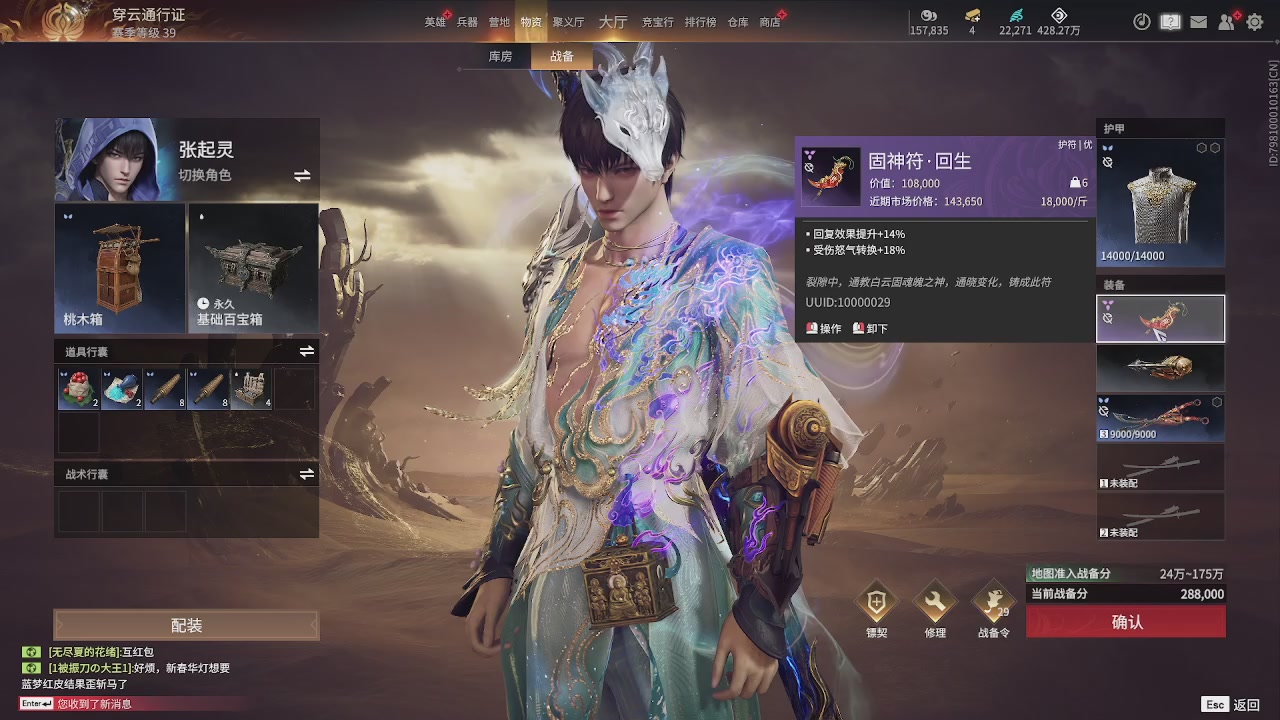Select the 基础百宝箱 treasure chest thumbnail
The image size is (1280, 720).
252,268
